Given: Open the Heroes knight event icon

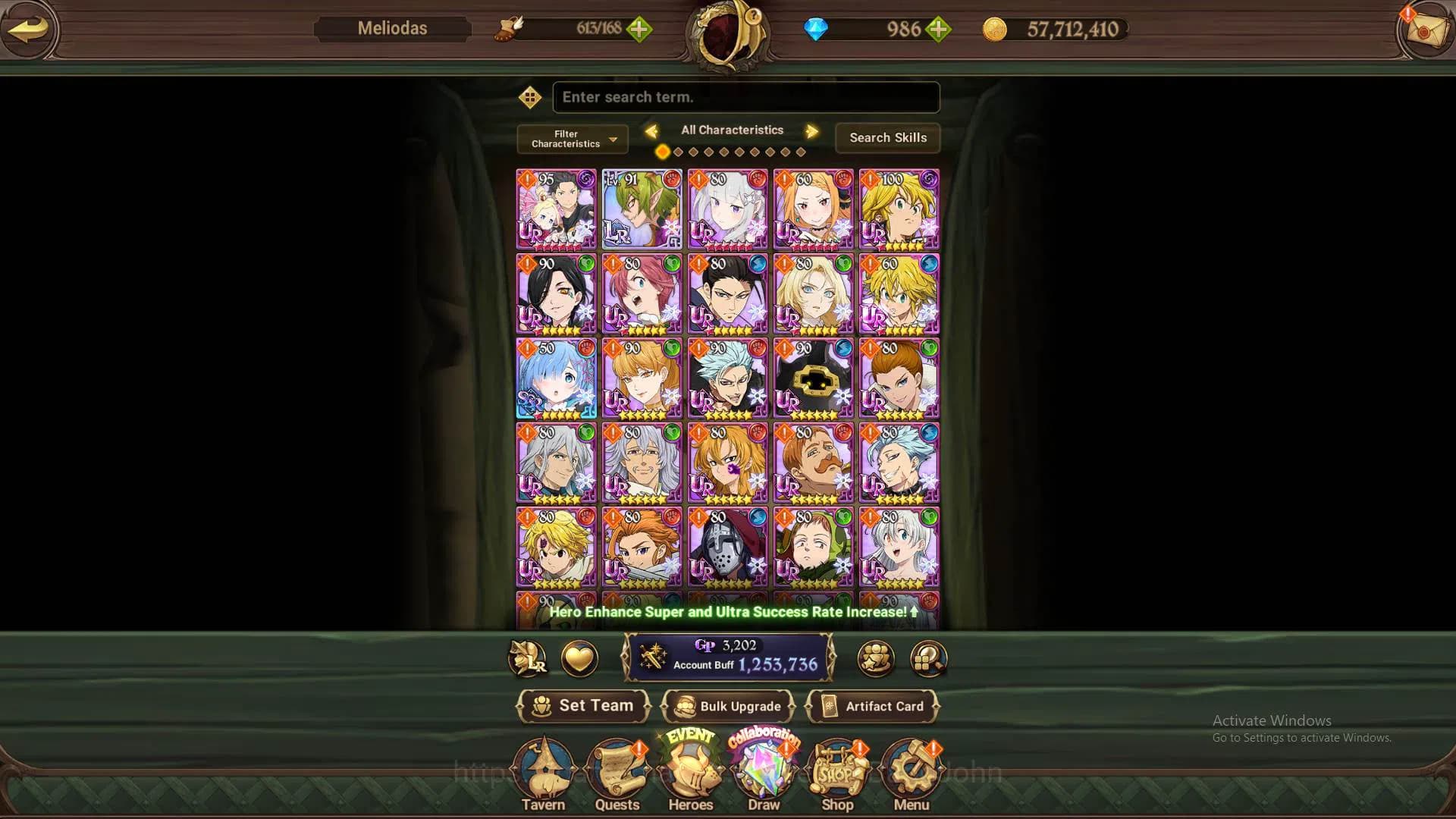Looking at the screenshot, I should [690, 770].
